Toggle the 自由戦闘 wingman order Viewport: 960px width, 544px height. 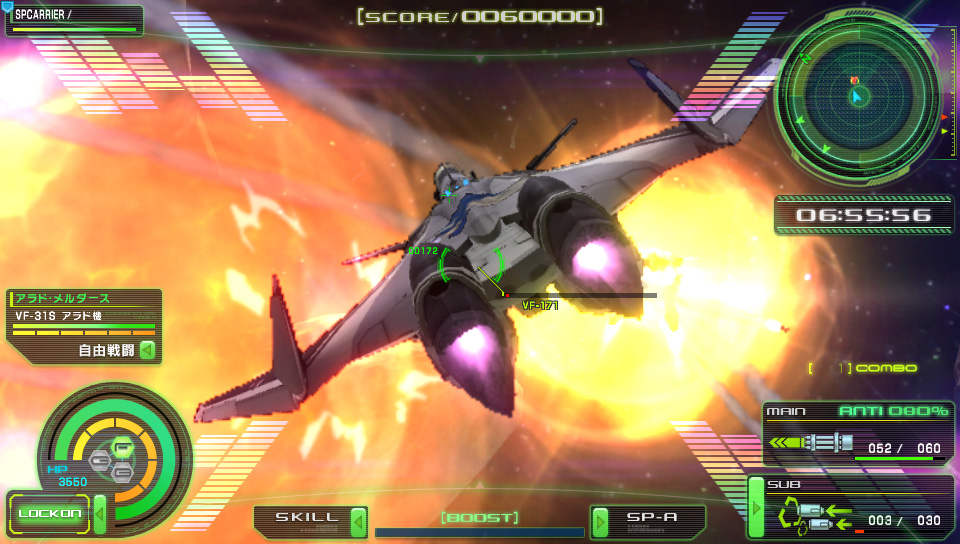[x=117, y=351]
